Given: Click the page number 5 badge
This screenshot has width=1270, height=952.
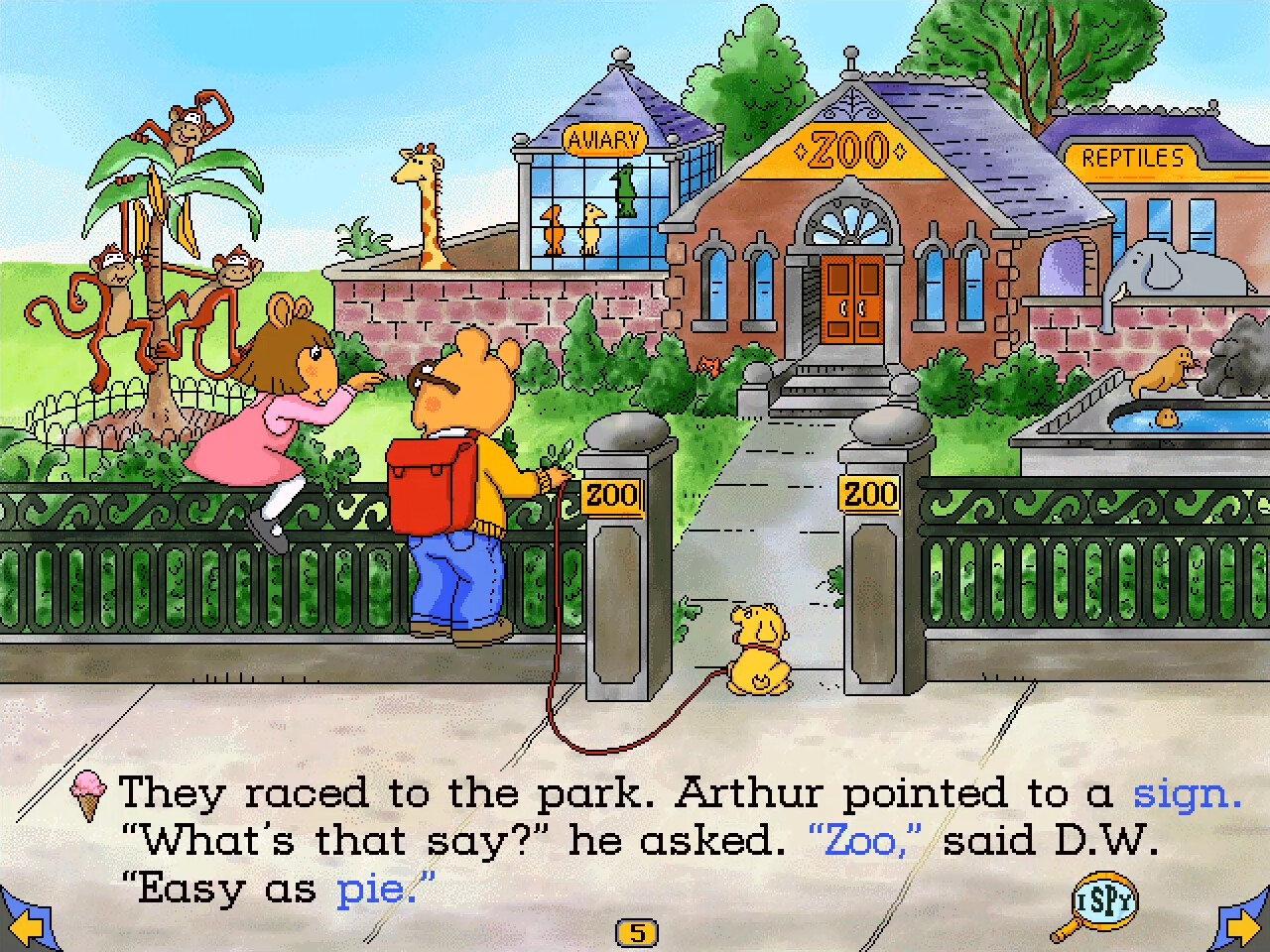Looking at the screenshot, I should click(638, 931).
